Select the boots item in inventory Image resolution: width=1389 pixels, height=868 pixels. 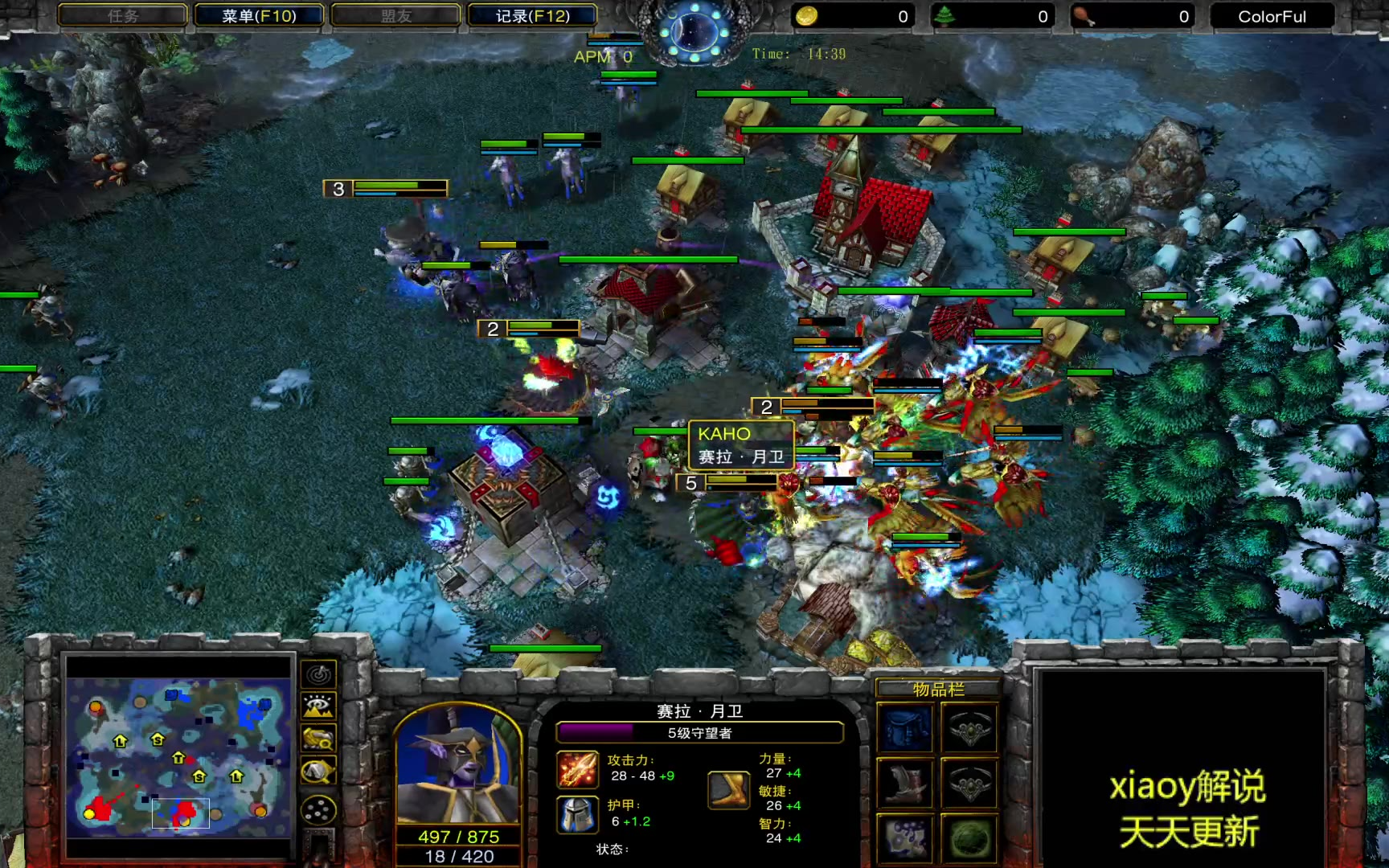(906, 782)
